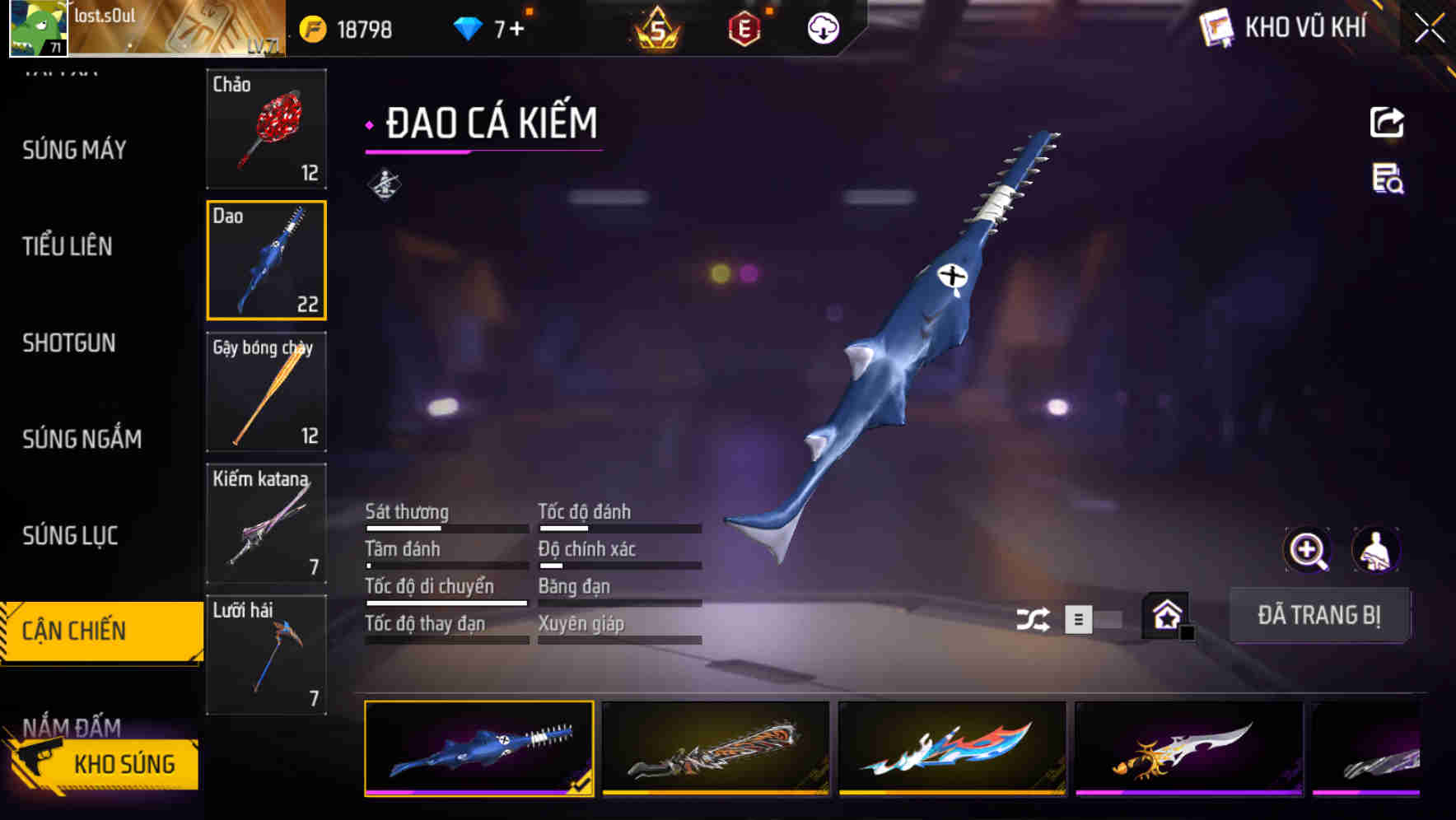The height and width of the screenshot is (820, 1456).
Task: Click the magnifying glass zoom preview icon
Action: [1305, 550]
